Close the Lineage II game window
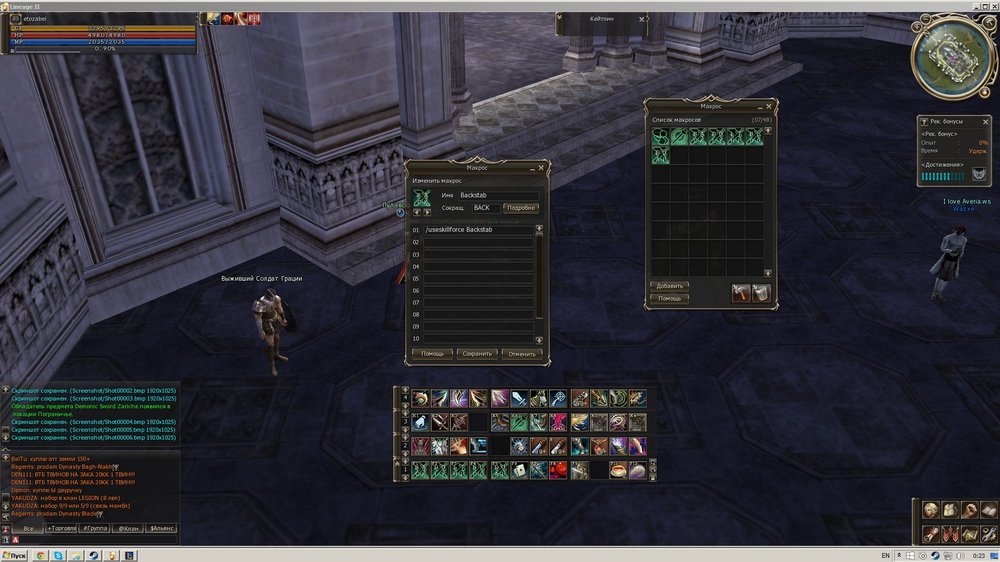The height and width of the screenshot is (562, 1000). click(x=992, y=5)
